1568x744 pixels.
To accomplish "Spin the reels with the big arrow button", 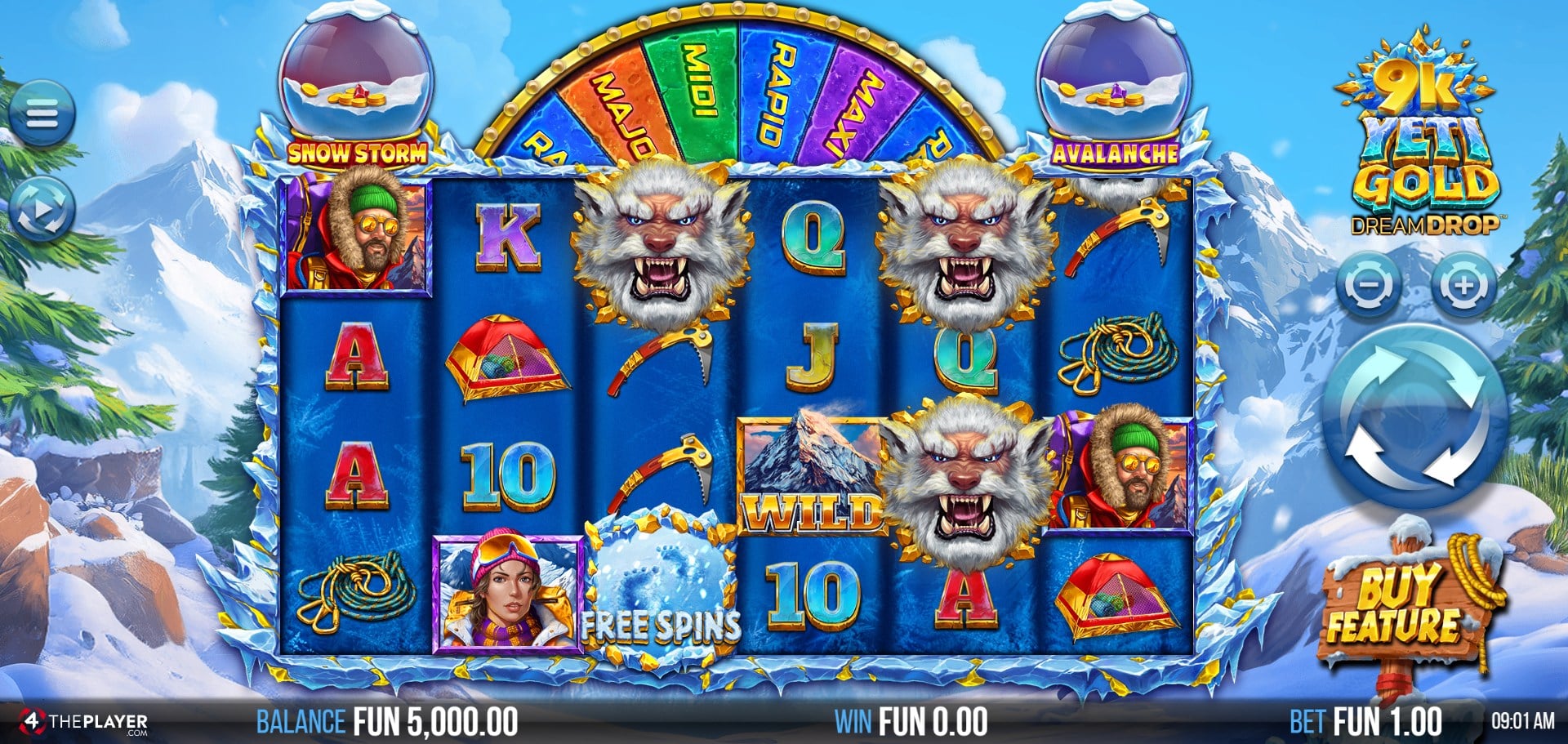I will point(1414,417).
